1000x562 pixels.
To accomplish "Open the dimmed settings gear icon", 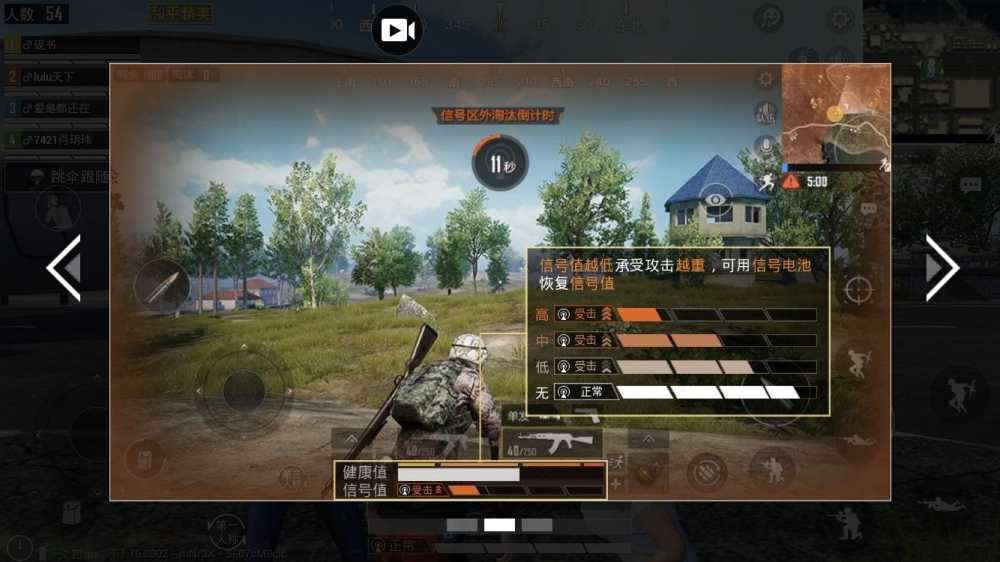I will pos(840,18).
